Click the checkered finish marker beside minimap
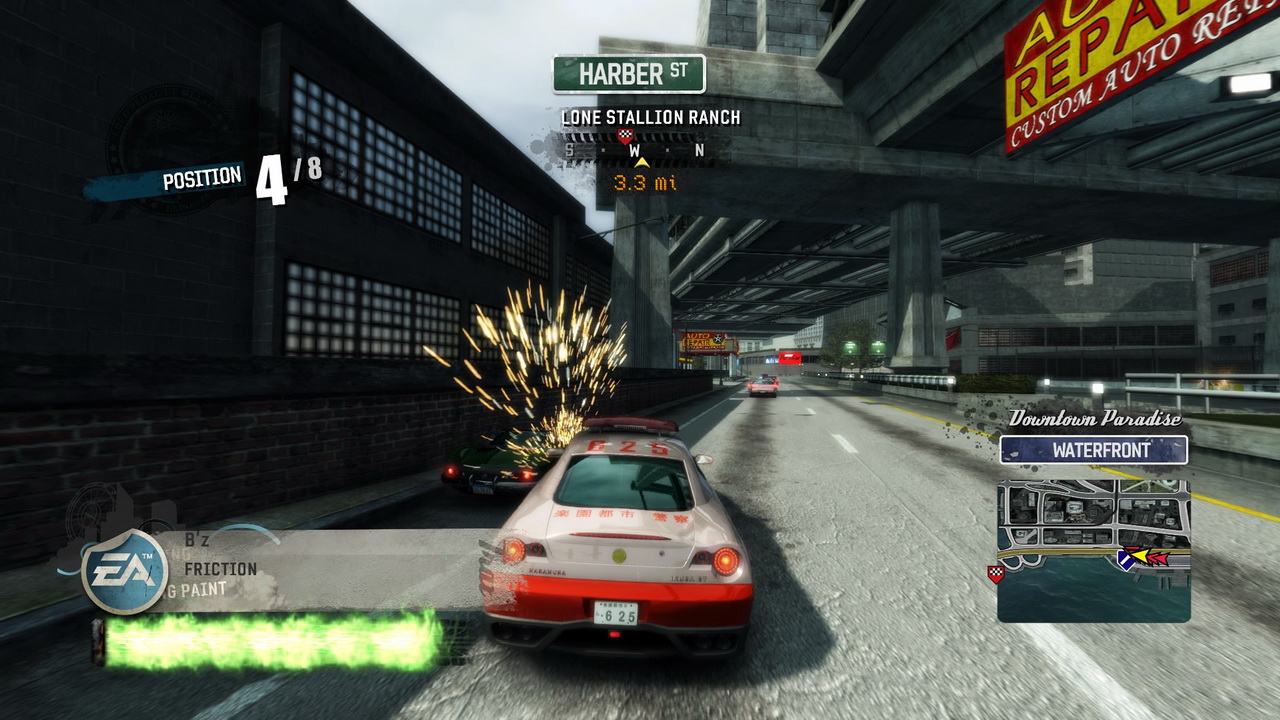Image resolution: width=1280 pixels, height=720 pixels. tap(995, 574)
